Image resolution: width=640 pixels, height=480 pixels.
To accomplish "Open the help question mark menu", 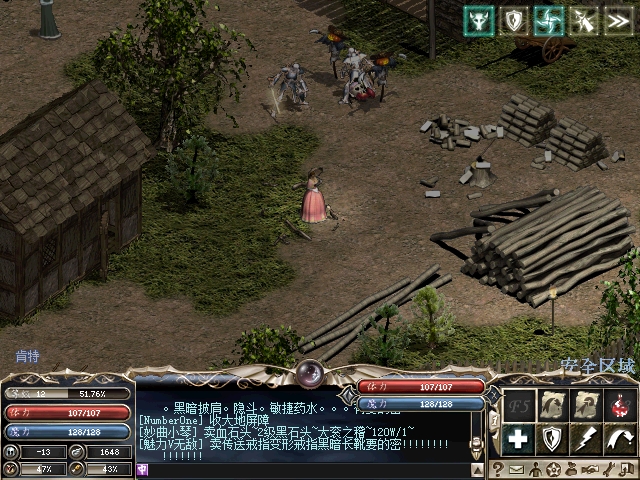I will pyautogui.click(x=497, y=469).
